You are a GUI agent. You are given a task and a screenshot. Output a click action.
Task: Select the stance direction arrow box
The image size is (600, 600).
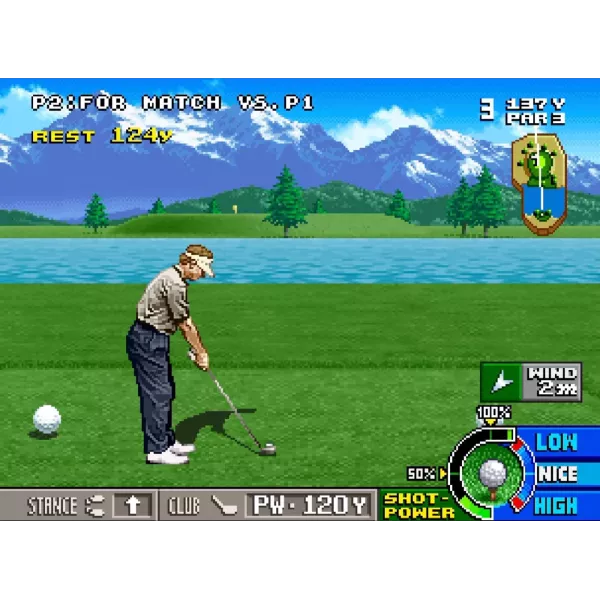(132, 505)
